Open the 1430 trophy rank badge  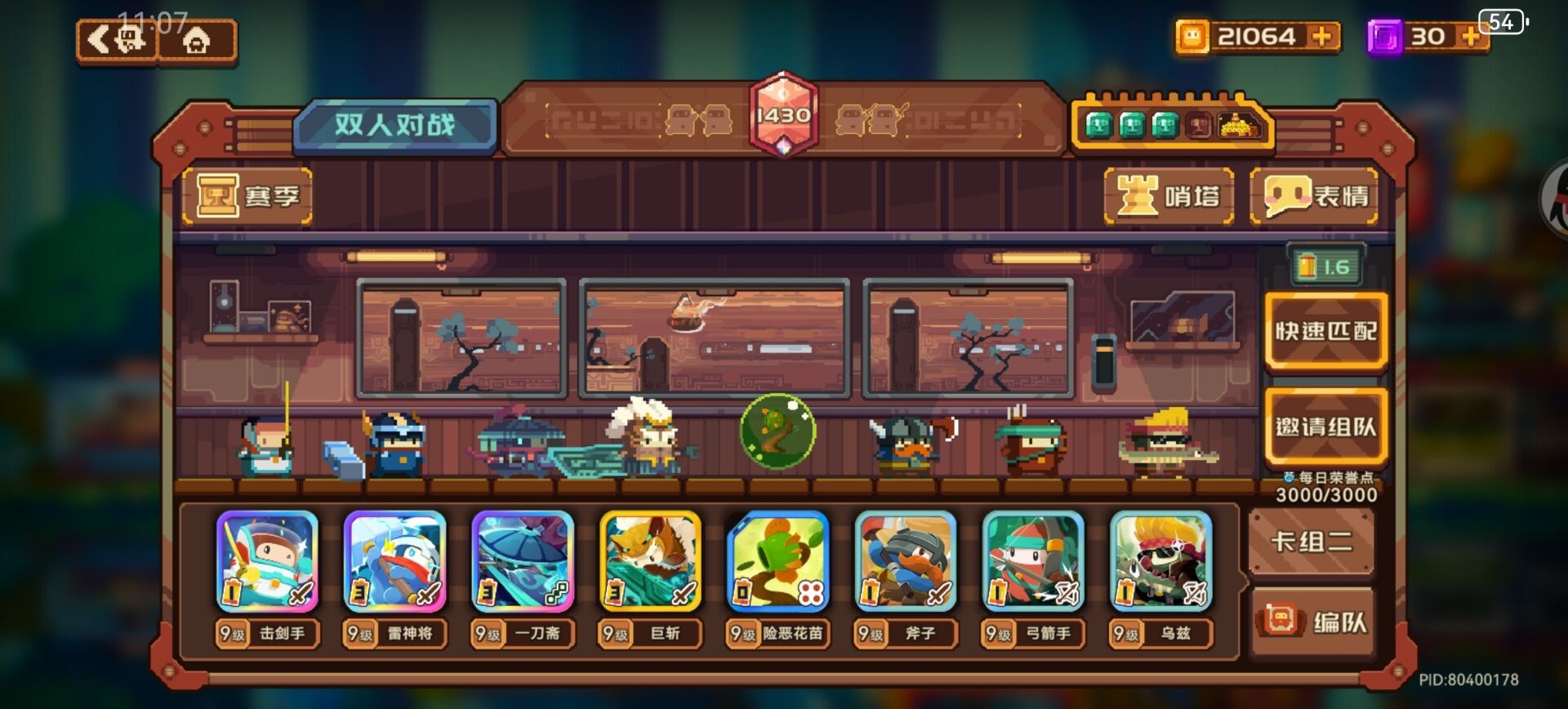pos(783,115)
